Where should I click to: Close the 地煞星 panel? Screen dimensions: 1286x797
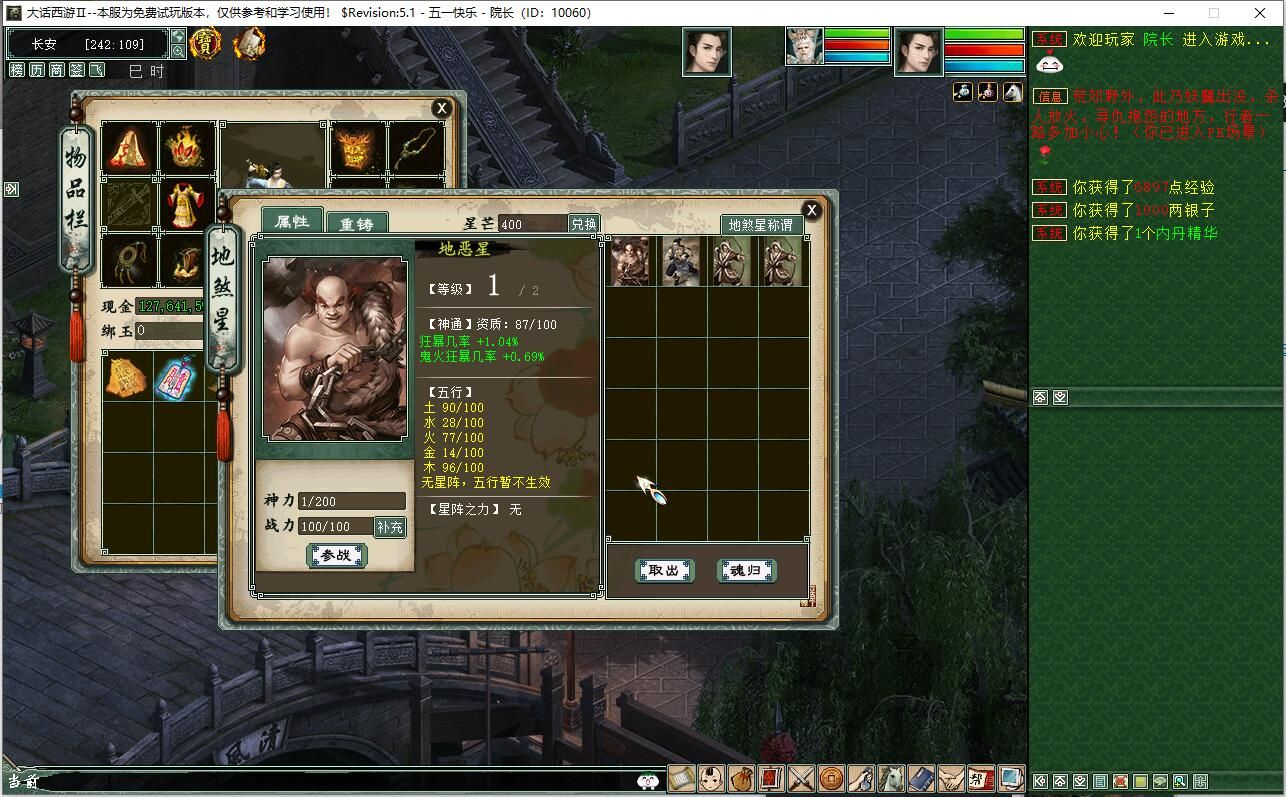(812, 210)
